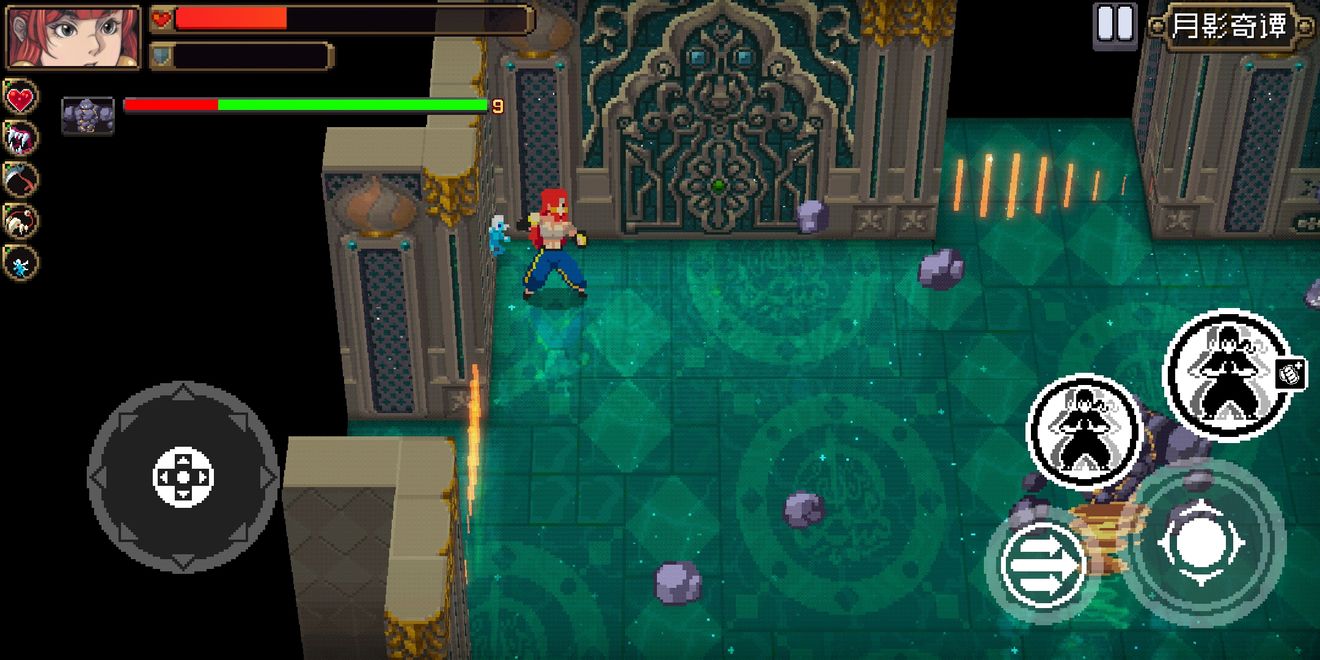
Task: Use the stance skill beside the dash button
Action: click(1085, 432)
